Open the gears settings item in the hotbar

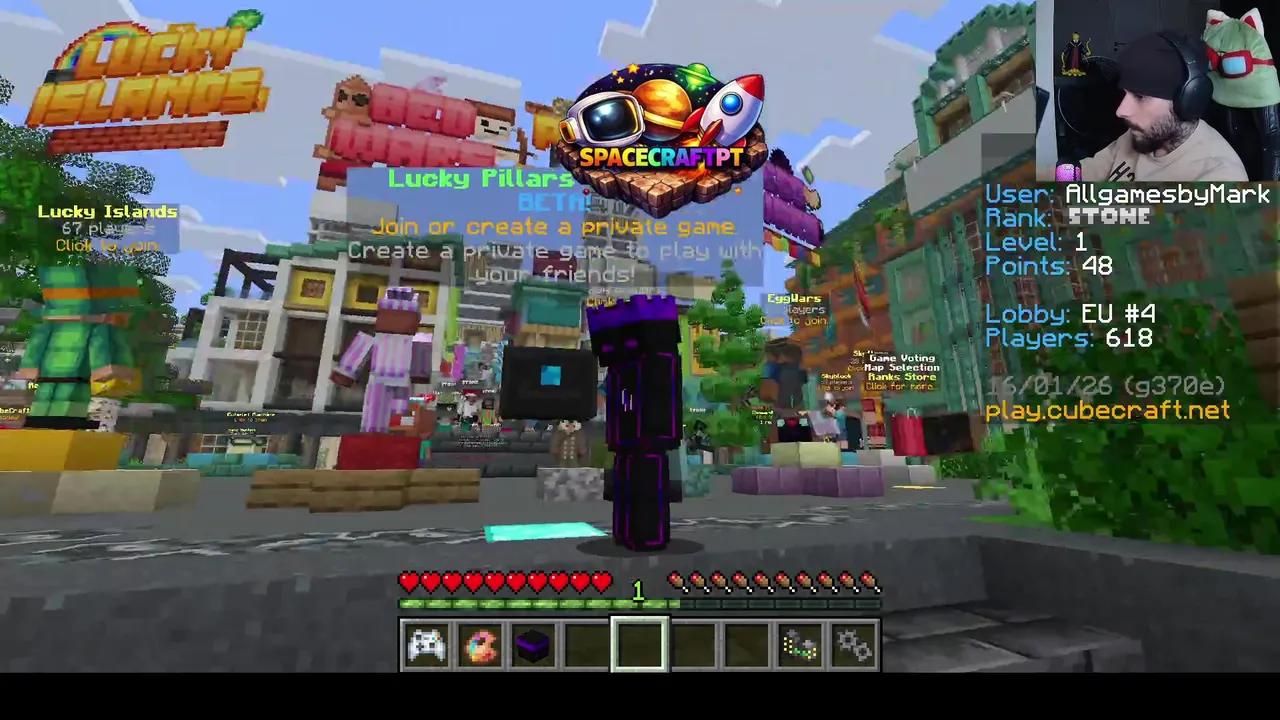pos(854,644)
